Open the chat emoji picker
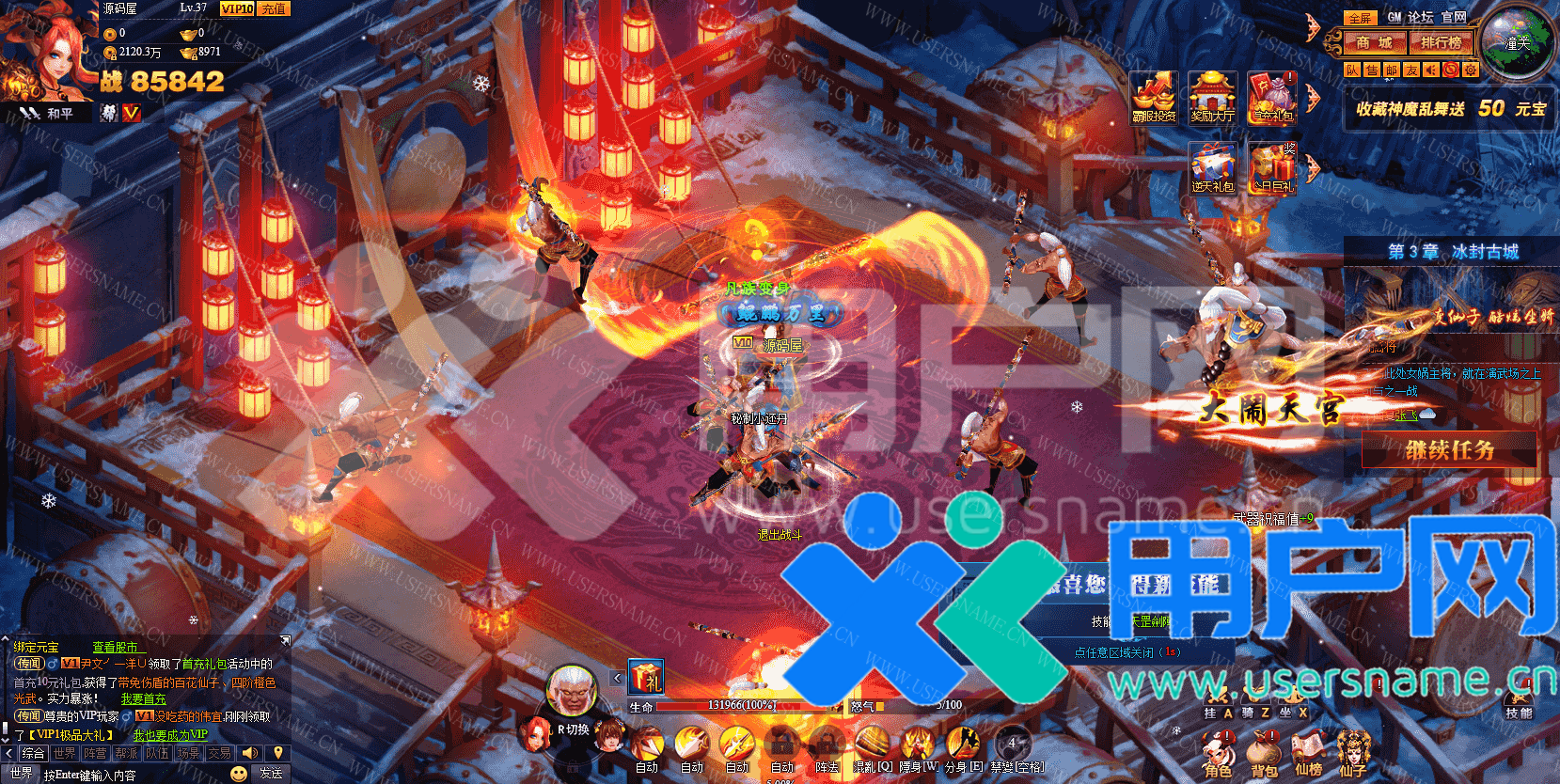1560x784 pixels. pyautogui.click(x=239, y=774)
